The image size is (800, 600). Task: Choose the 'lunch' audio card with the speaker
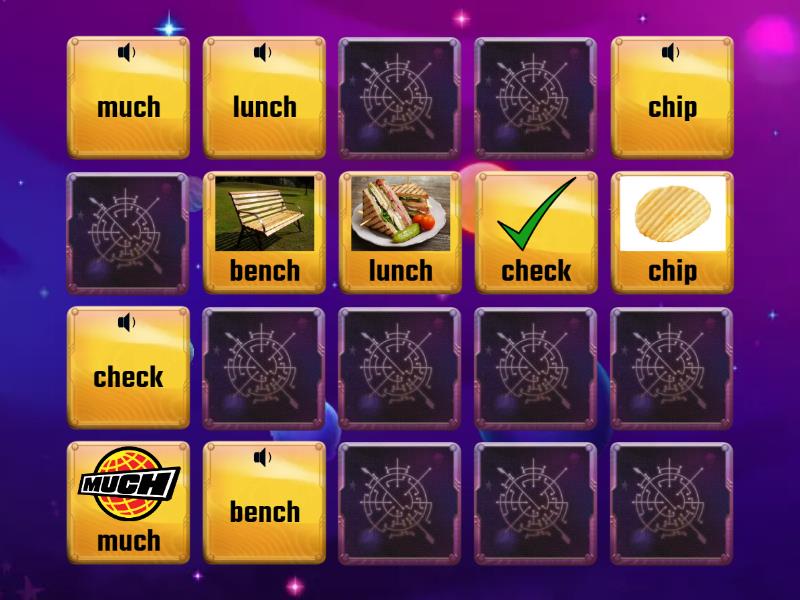tap(264, 98)
